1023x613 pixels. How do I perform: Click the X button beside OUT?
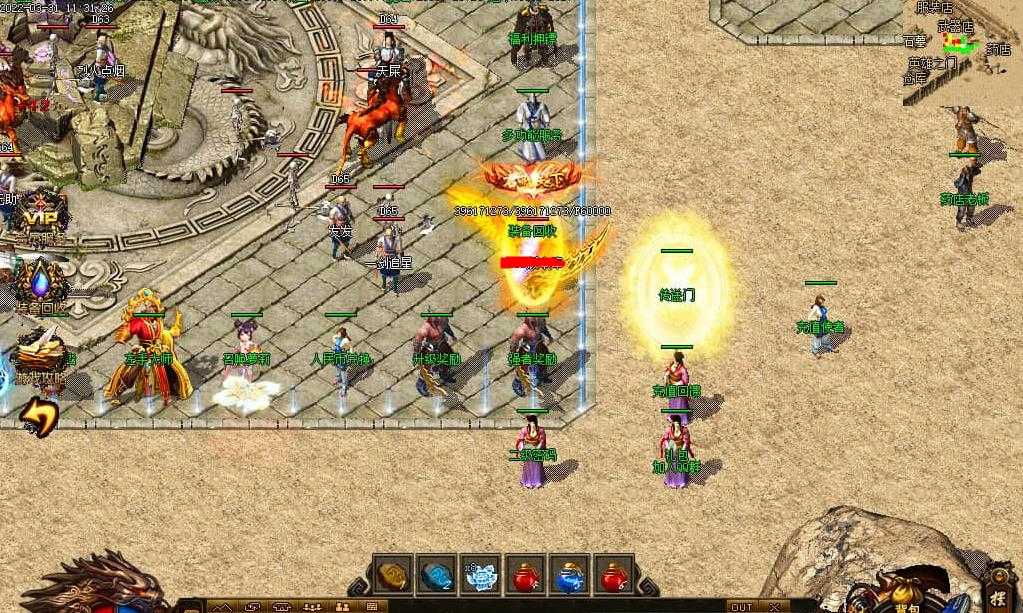click(x=774, y=607)
